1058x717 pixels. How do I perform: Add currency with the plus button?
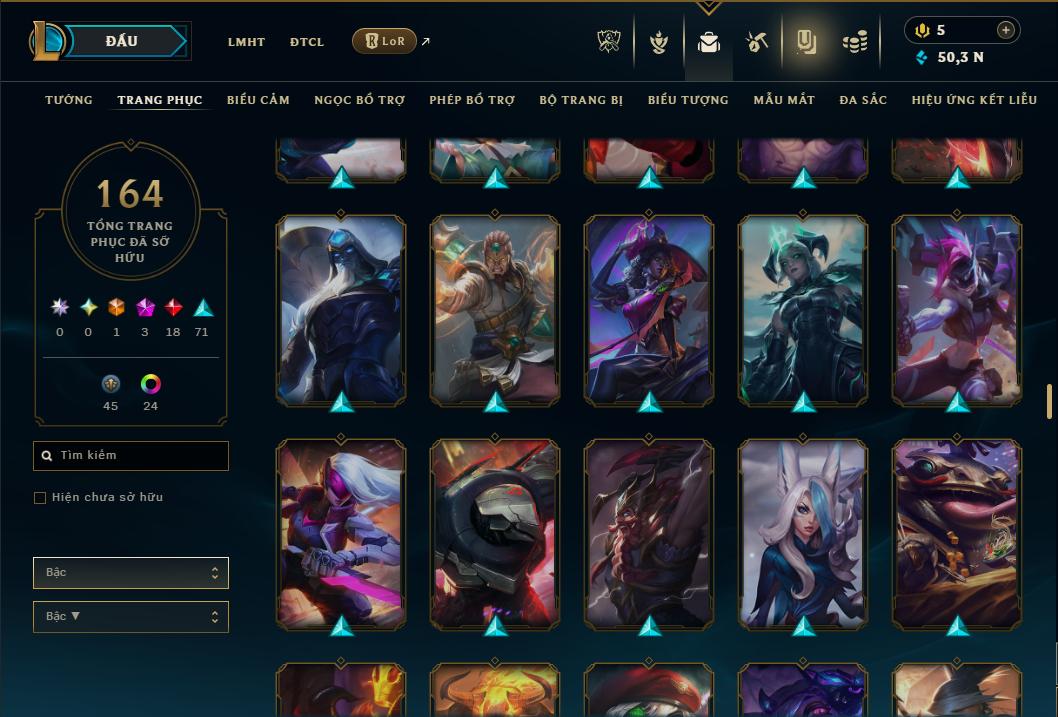click(1006, 30)
